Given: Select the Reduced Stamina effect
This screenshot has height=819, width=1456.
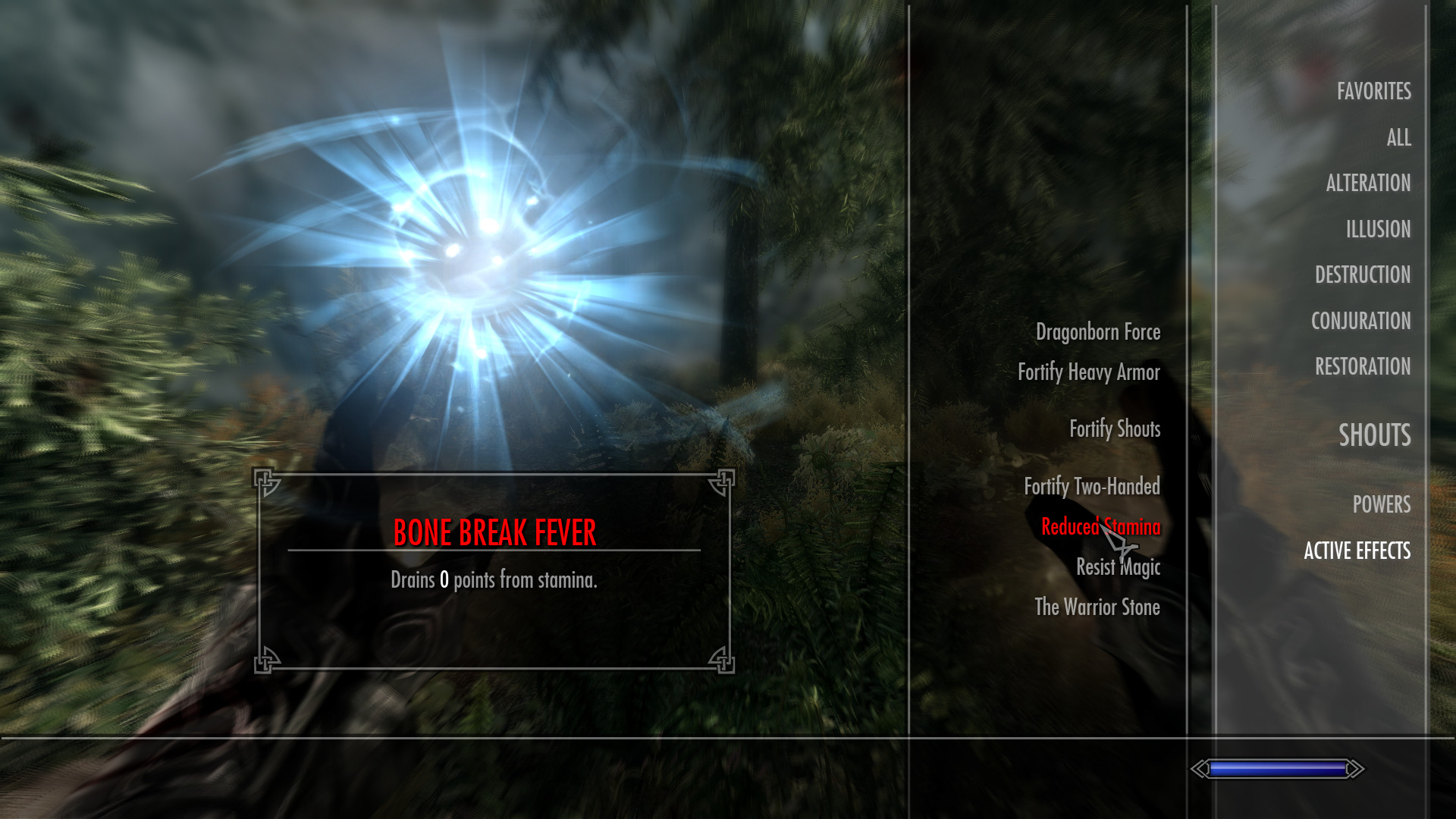Looking at the screenshot, I should 1101,526.
